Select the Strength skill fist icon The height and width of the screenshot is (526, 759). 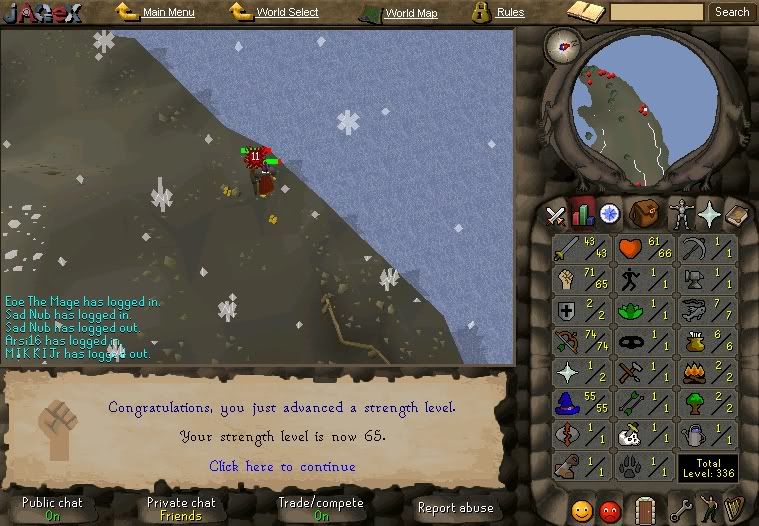[x=567, y=279]
